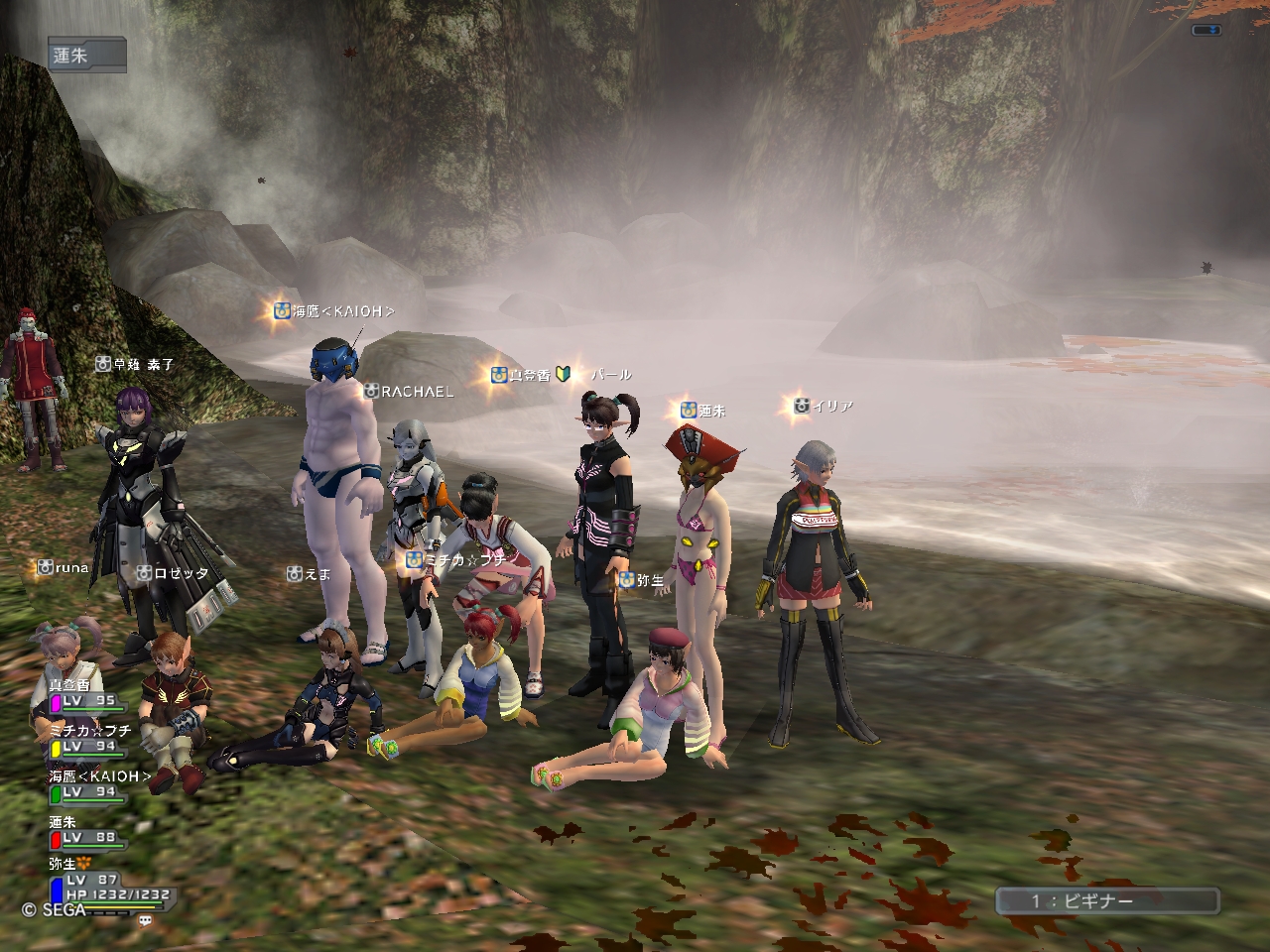Expand the blue double-arrow indicator
The height and width of the screenshot is (952, 1270).
click(1206, 31)
